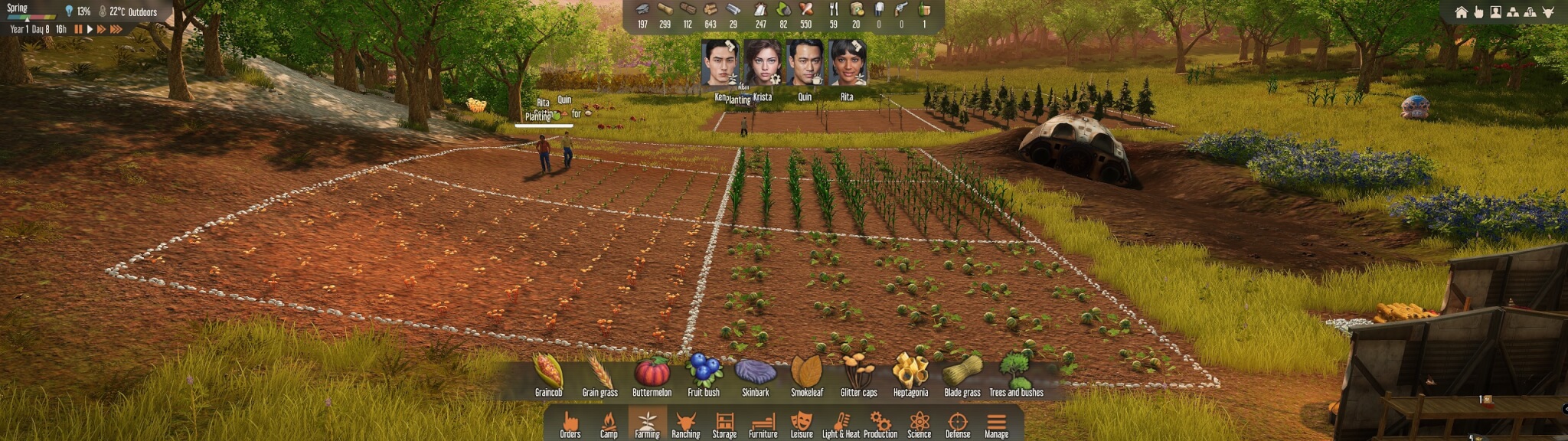
Task: Select the Graincob crop
Action: (548, 374)
